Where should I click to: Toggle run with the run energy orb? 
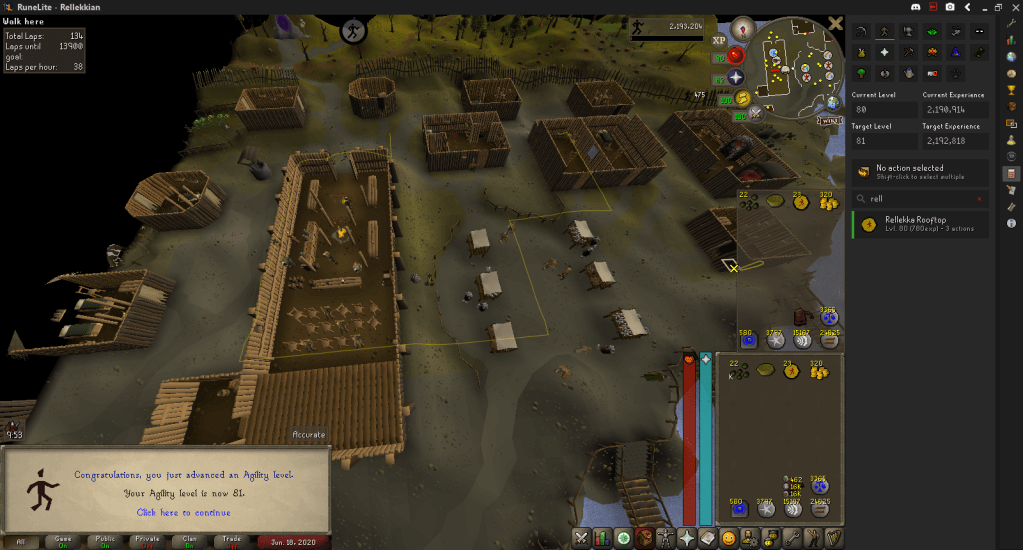point(744,97)
